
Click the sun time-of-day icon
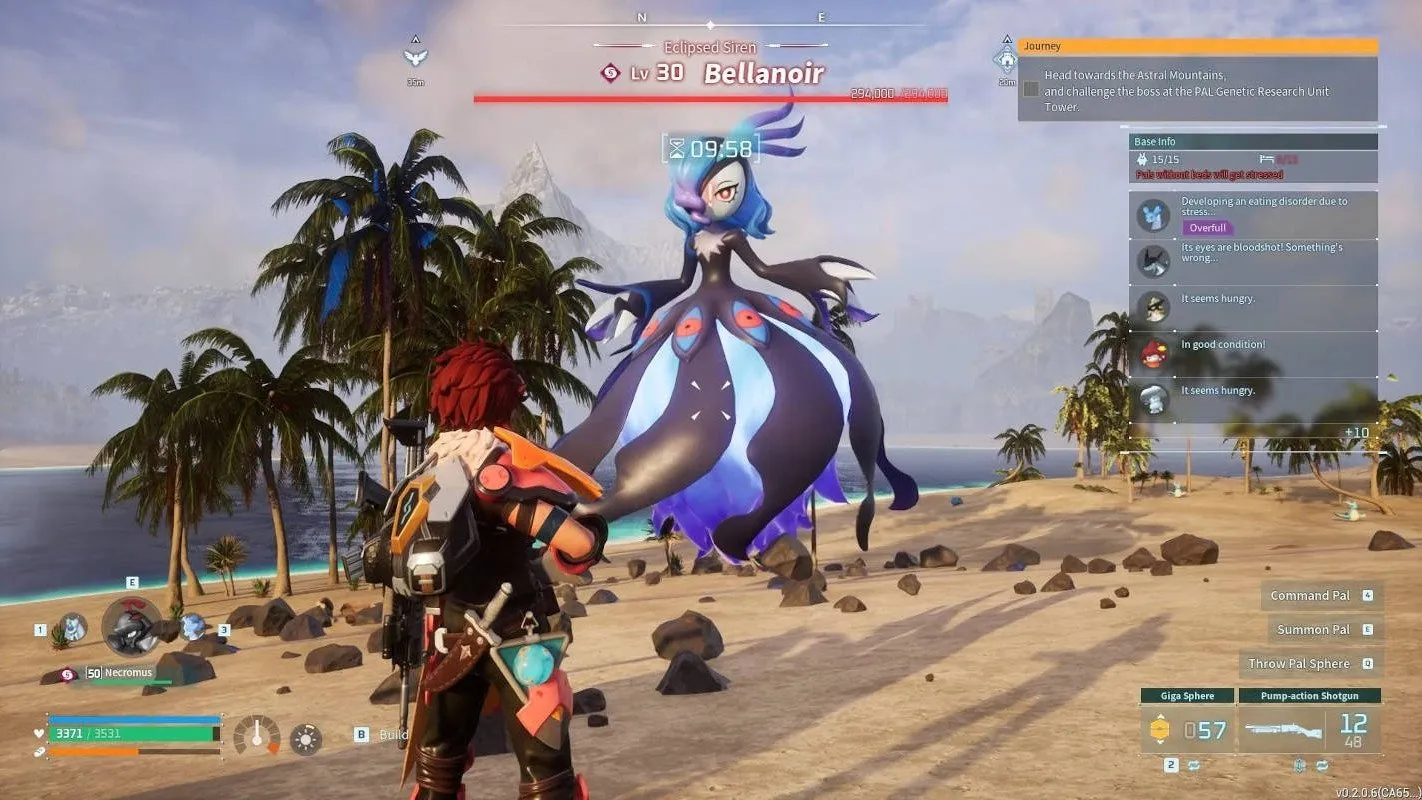[306, 739]
